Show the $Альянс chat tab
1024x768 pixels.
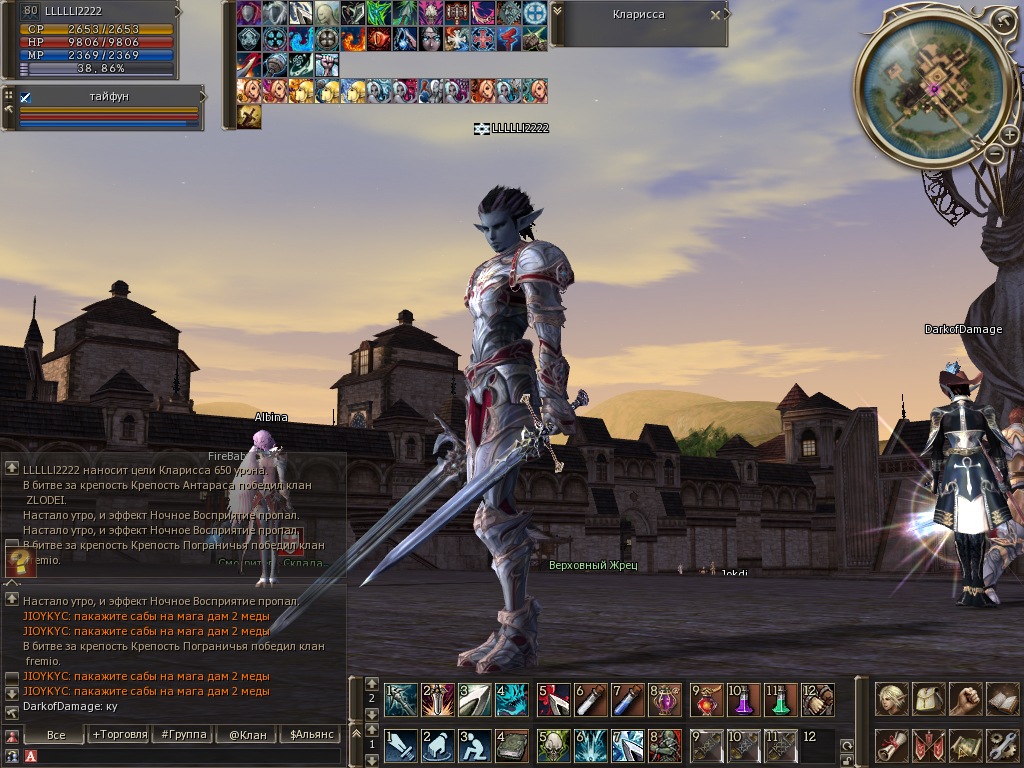[x=309, y=735]
